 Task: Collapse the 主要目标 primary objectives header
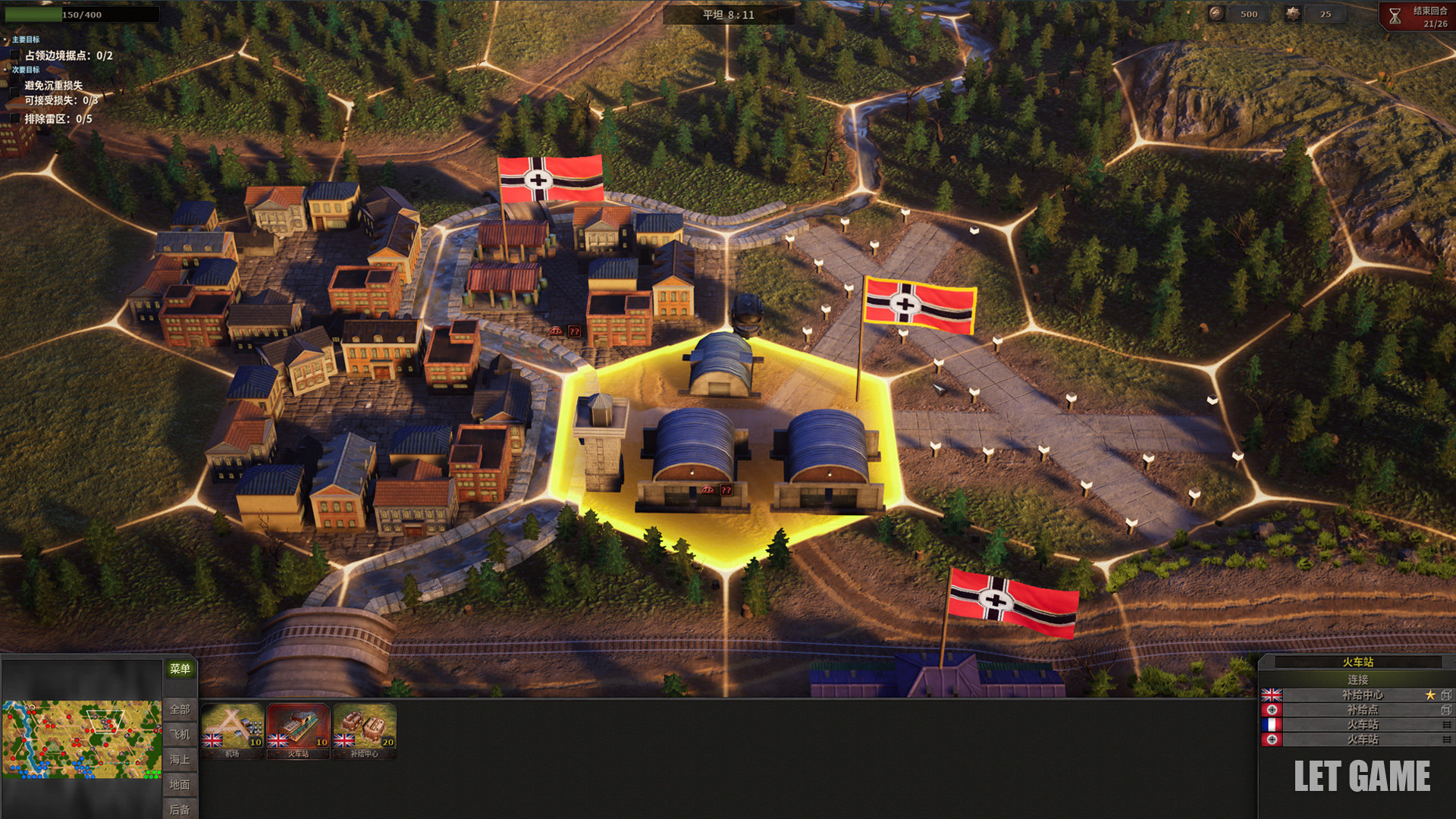pos(25,39)
